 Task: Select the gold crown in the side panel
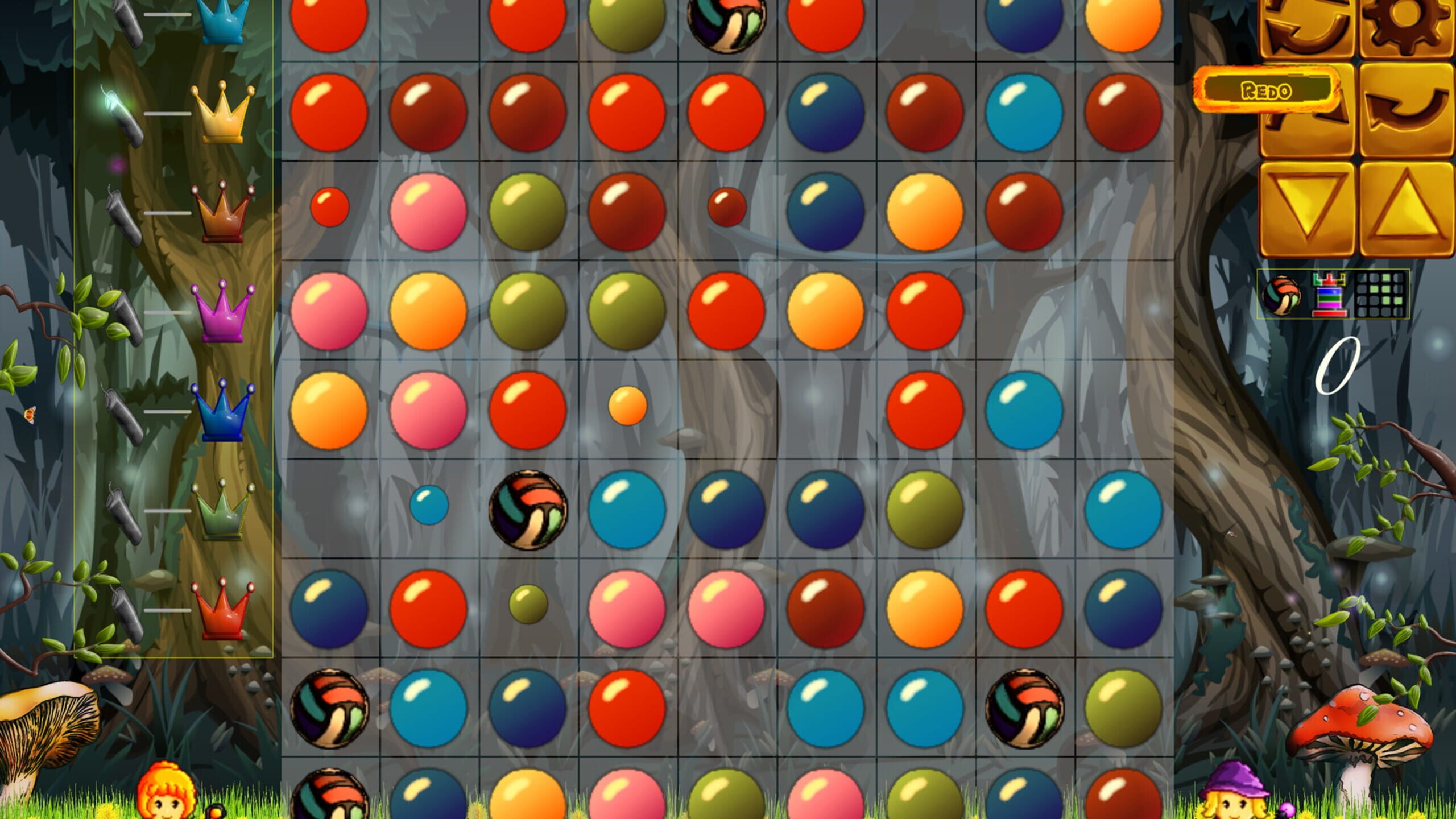tap(222, 114)
